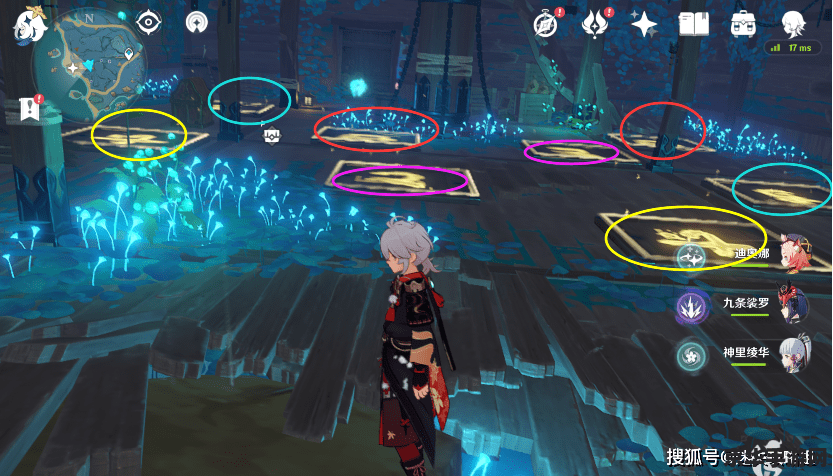Viewport: 833px width, 476px height.
Task: Open the character screen head icon
Action: point(794,23)
